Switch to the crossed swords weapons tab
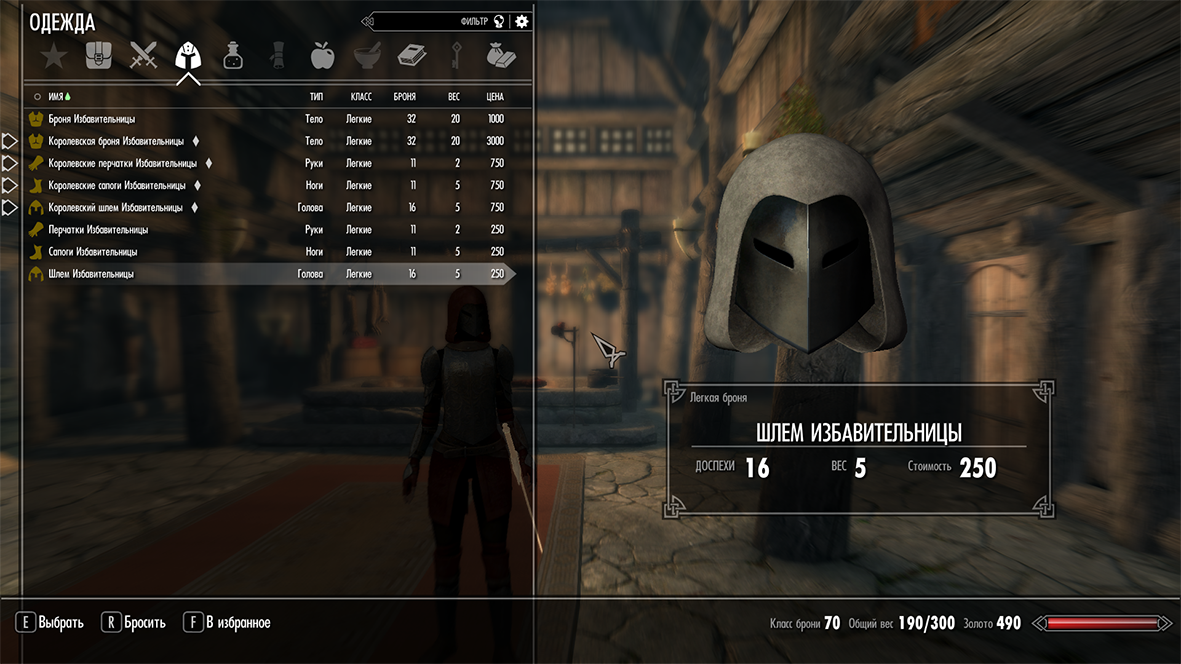The image size is (1181, 664). [143, 56]
